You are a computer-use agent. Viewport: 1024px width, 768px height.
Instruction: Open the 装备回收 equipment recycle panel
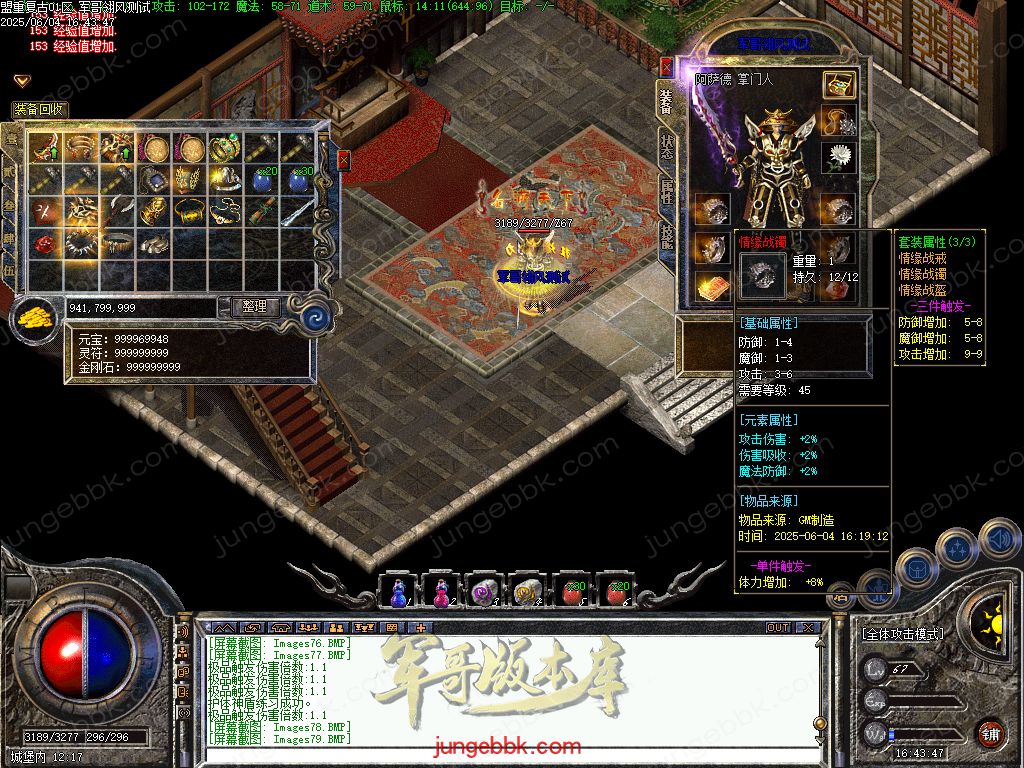(x=40, y=109)
